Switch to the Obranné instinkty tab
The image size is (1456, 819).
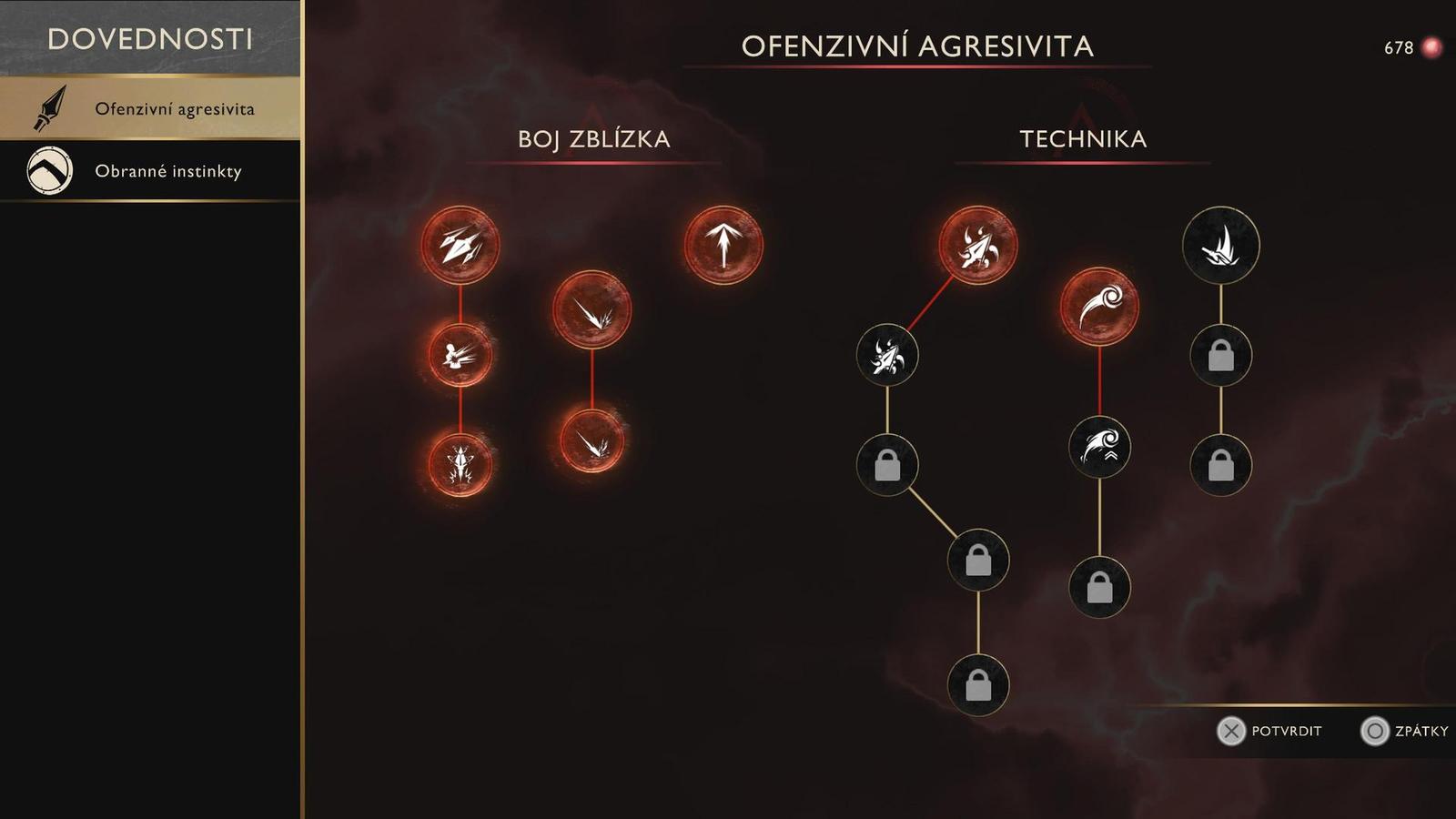168,169
